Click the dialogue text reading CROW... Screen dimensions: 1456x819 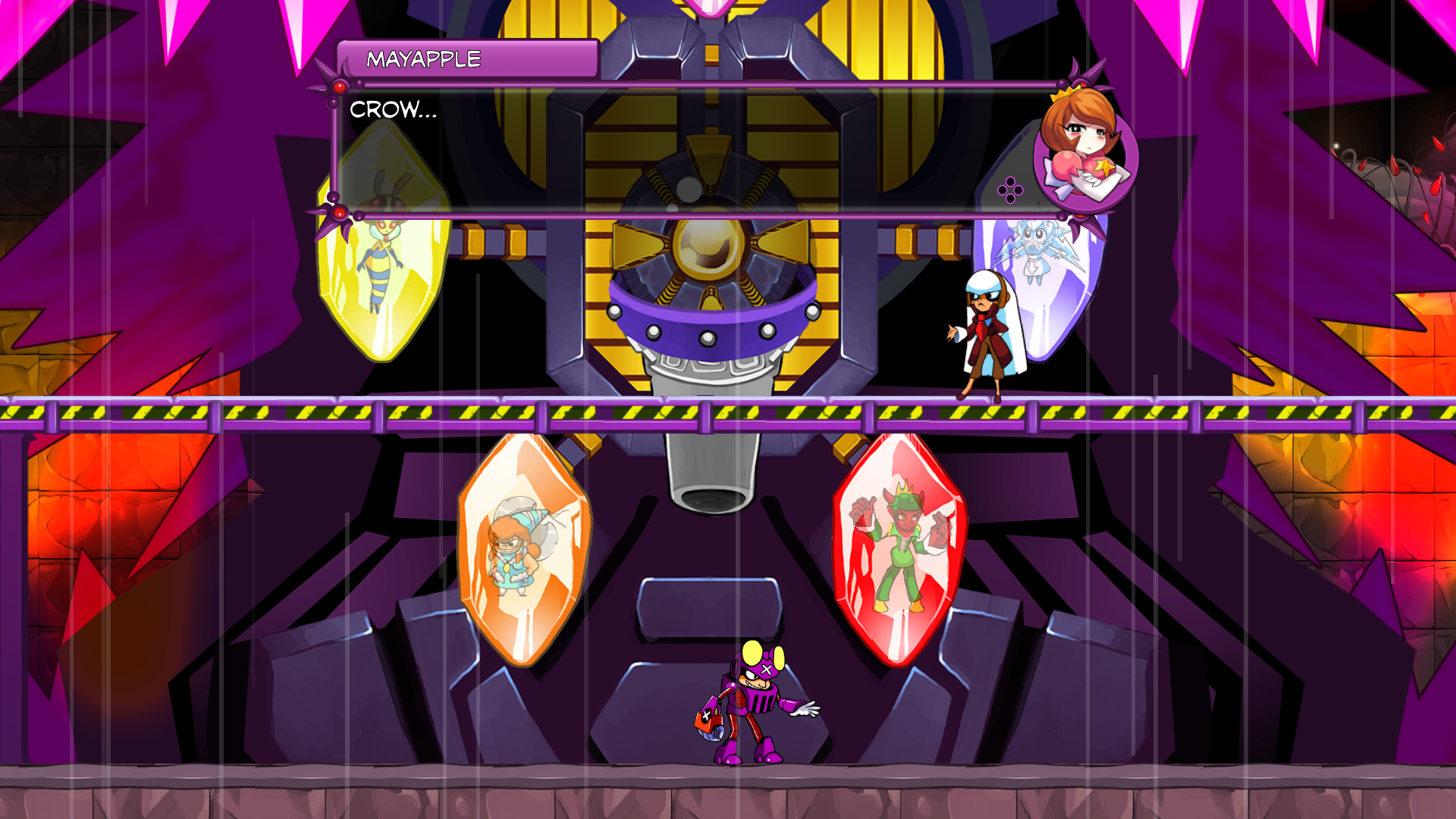point(393,111)
